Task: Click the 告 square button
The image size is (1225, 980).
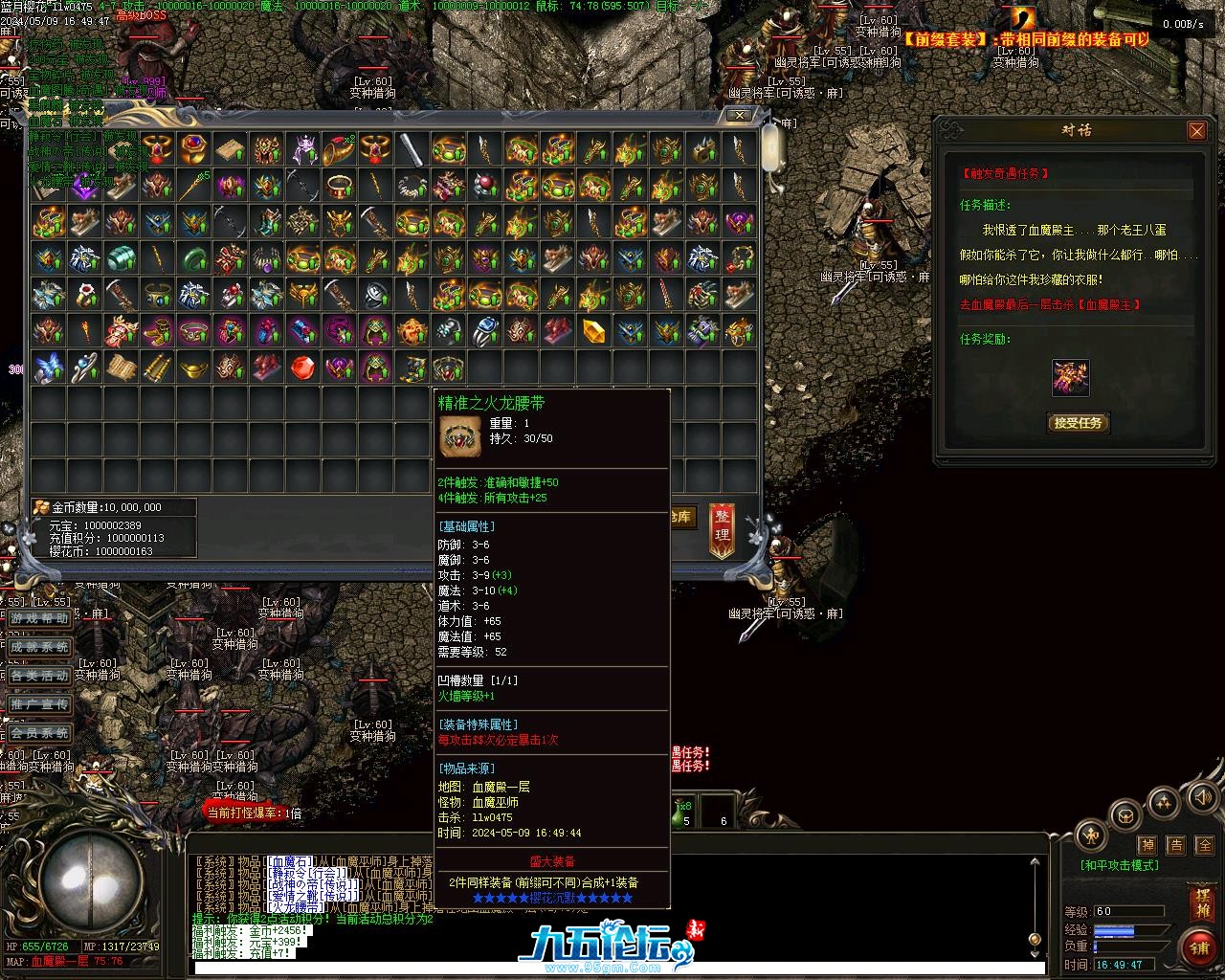Action: click(1176, 845)
